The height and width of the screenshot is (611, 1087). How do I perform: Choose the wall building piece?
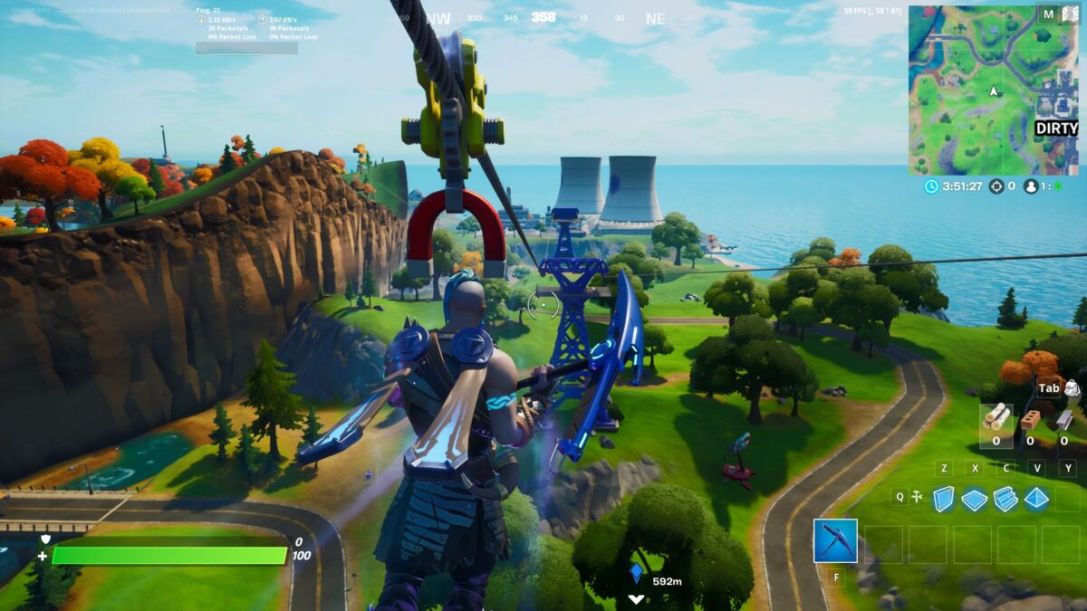943,498
